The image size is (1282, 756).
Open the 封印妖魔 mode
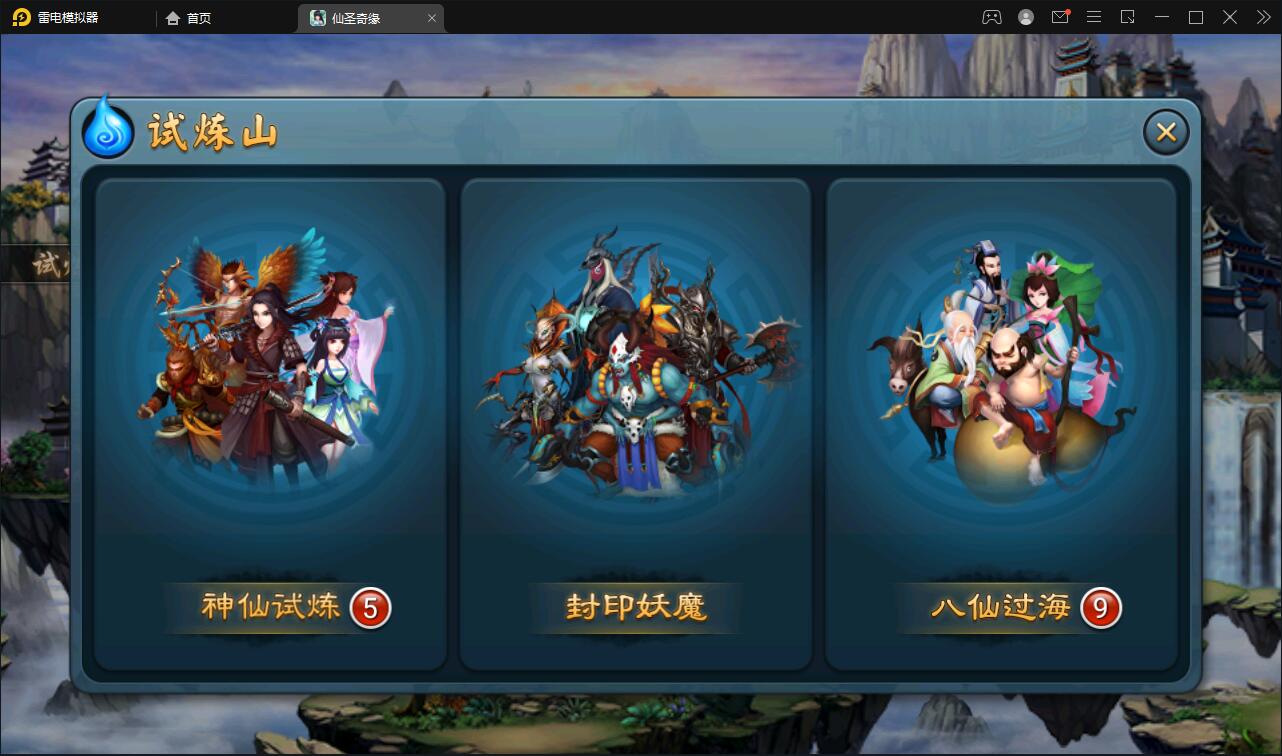pyautogui.click(x=637, y=606)
